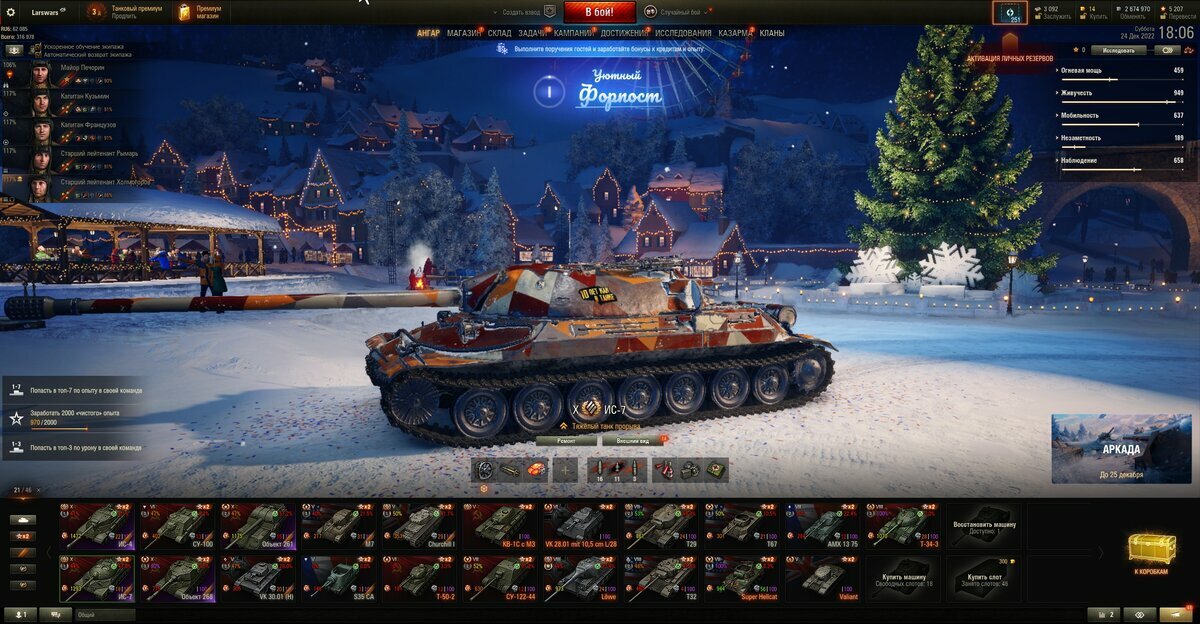
Task: Open the К коробкам loot chest
Action: [1152, 553]
